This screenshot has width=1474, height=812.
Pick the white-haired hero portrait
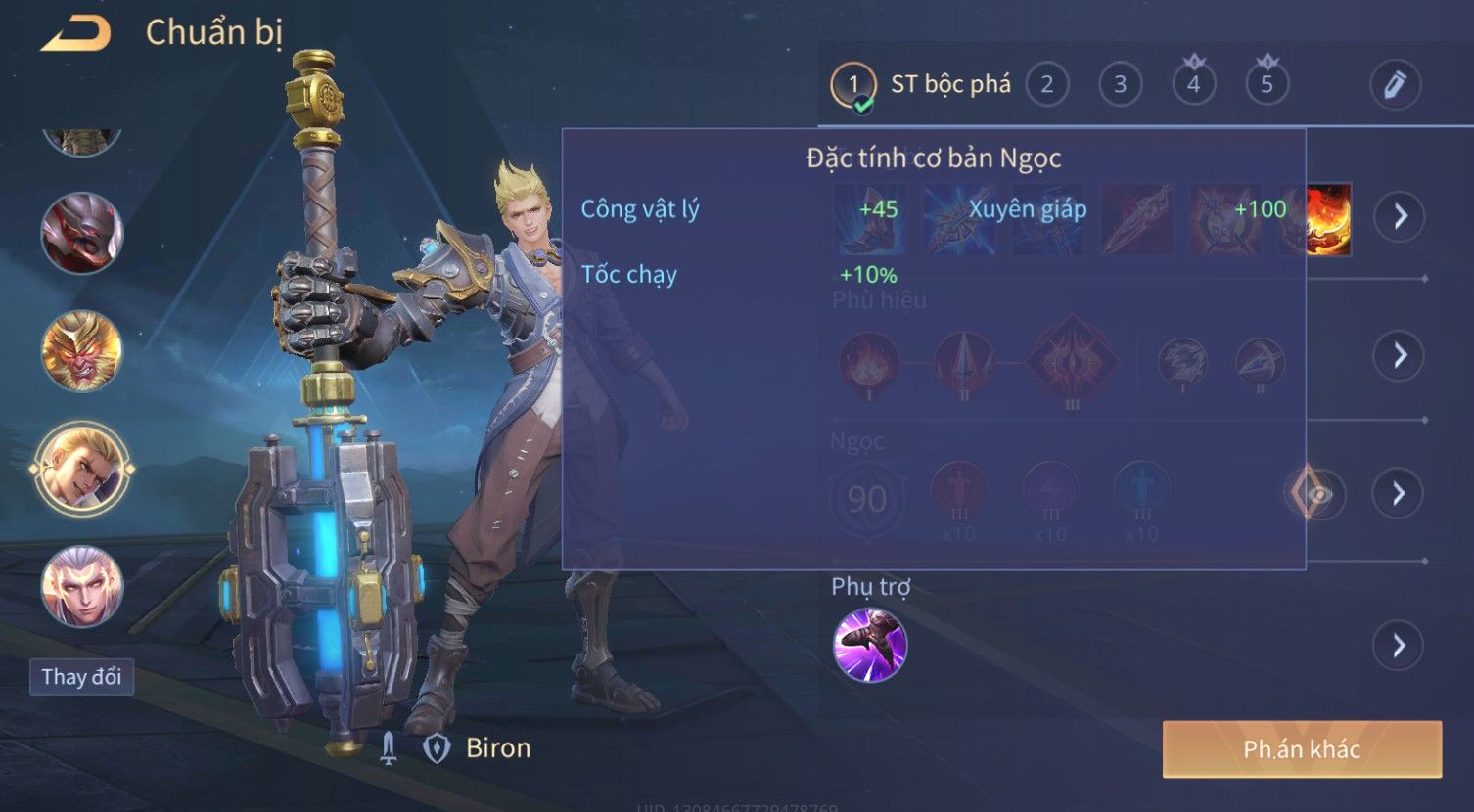tap(82, 587)
